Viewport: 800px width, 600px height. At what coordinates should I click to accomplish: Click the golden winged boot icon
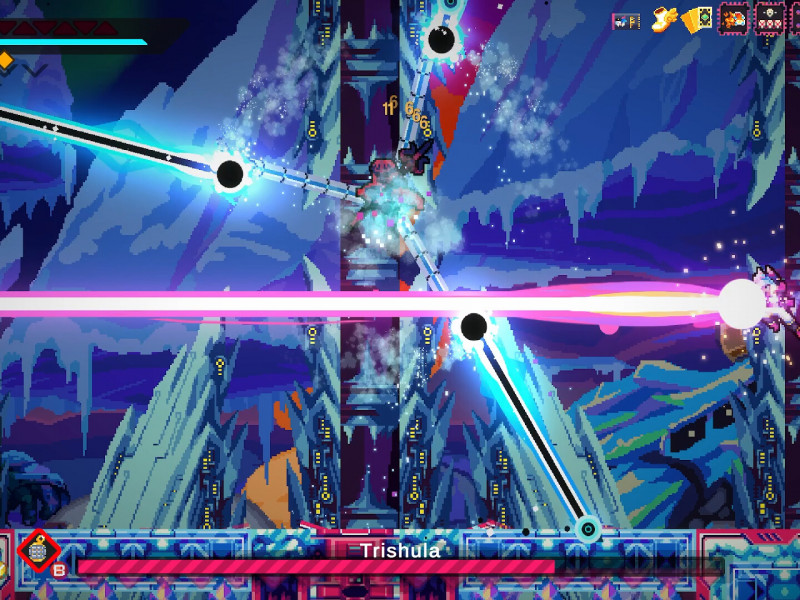pos(662,18)
